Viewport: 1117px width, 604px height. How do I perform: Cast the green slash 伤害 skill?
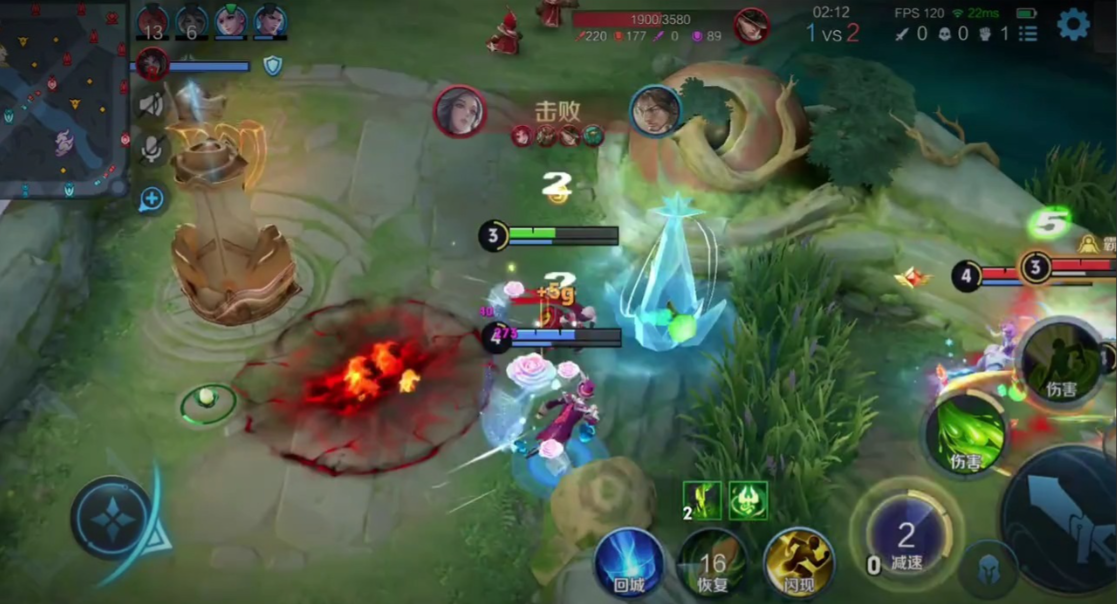[965, 435]
